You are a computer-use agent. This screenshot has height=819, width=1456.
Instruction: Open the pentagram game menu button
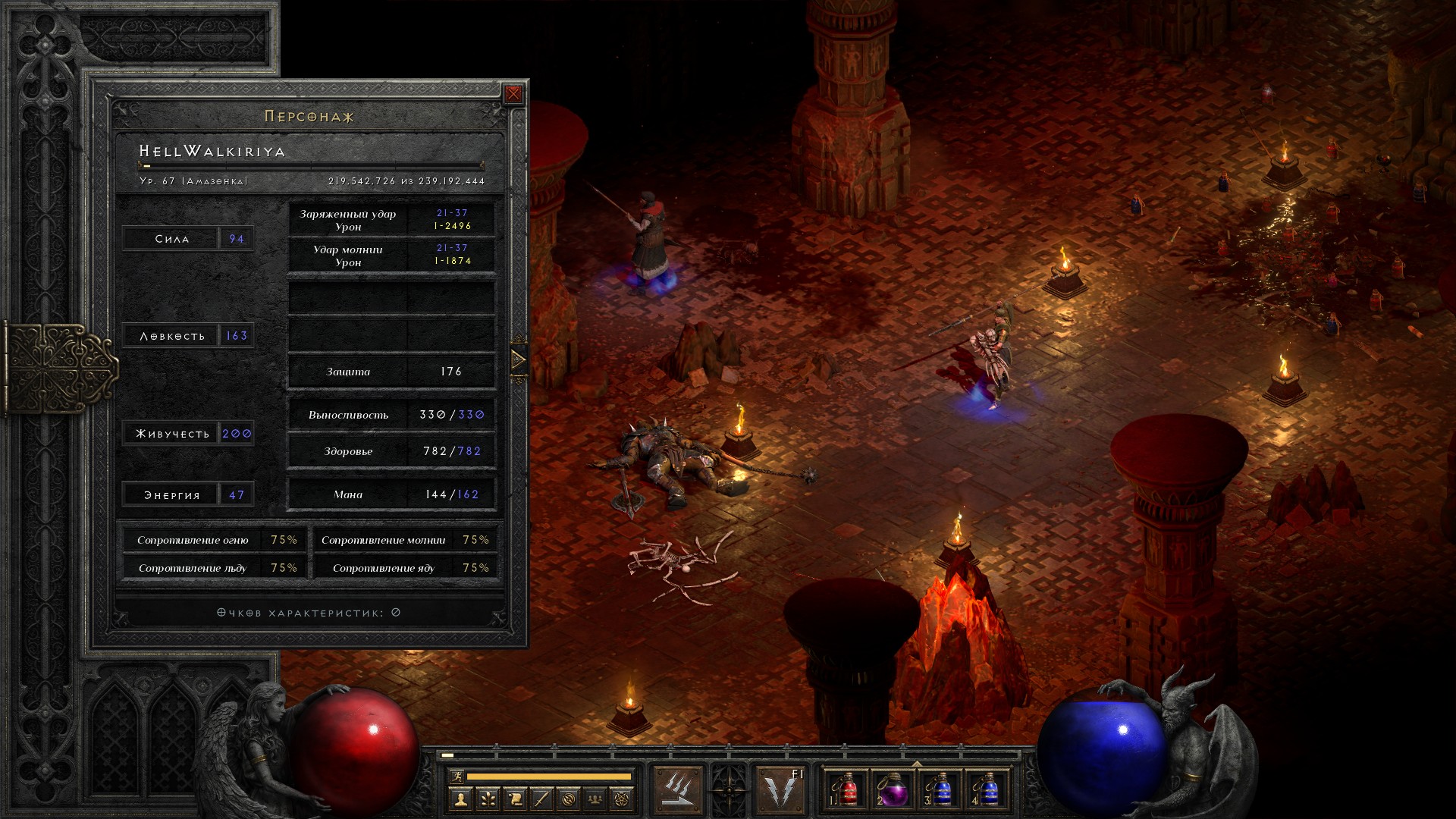pyautogui.click(x=623, y=799)
